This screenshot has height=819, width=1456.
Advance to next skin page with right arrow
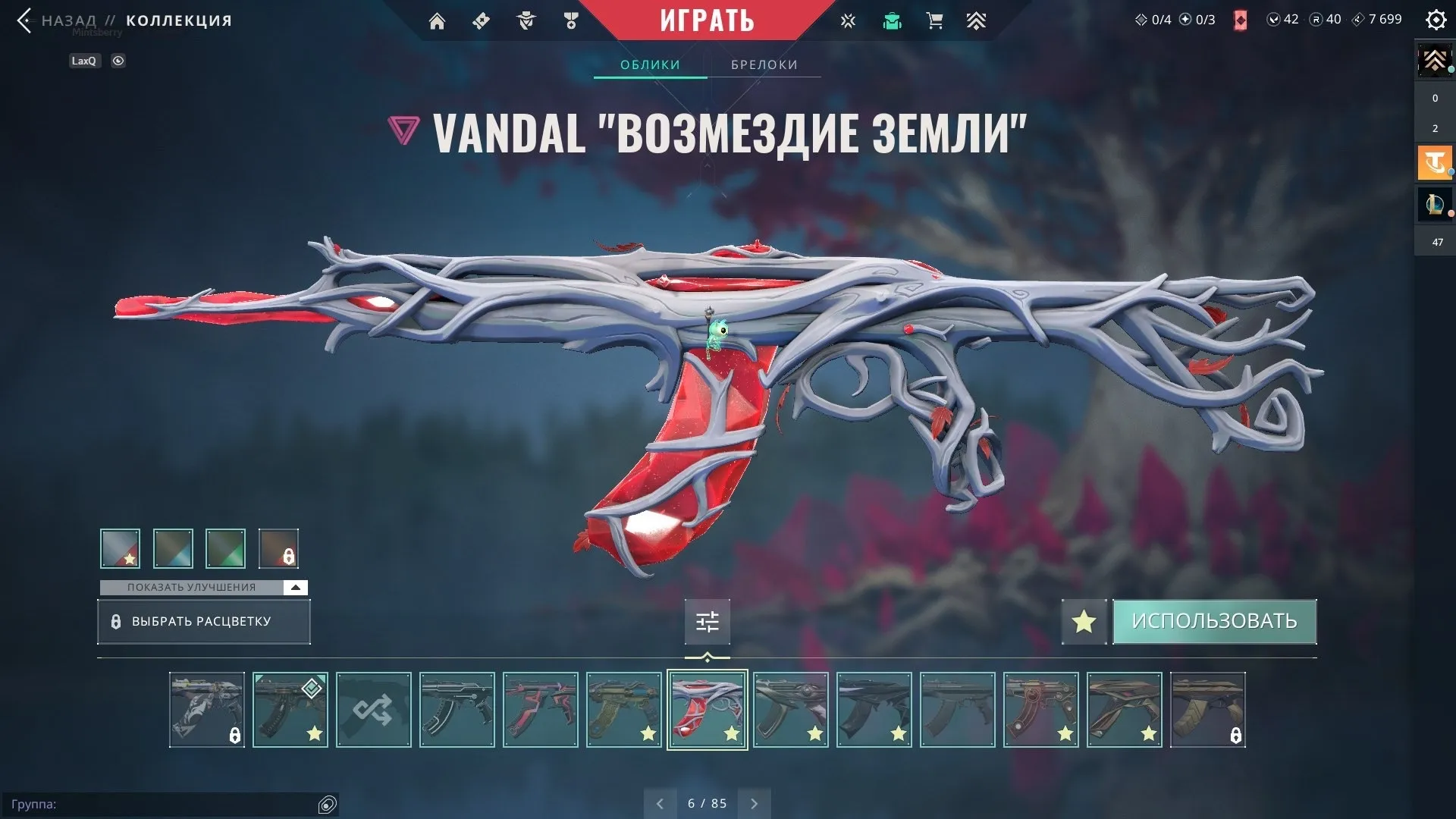pos(754,802)
